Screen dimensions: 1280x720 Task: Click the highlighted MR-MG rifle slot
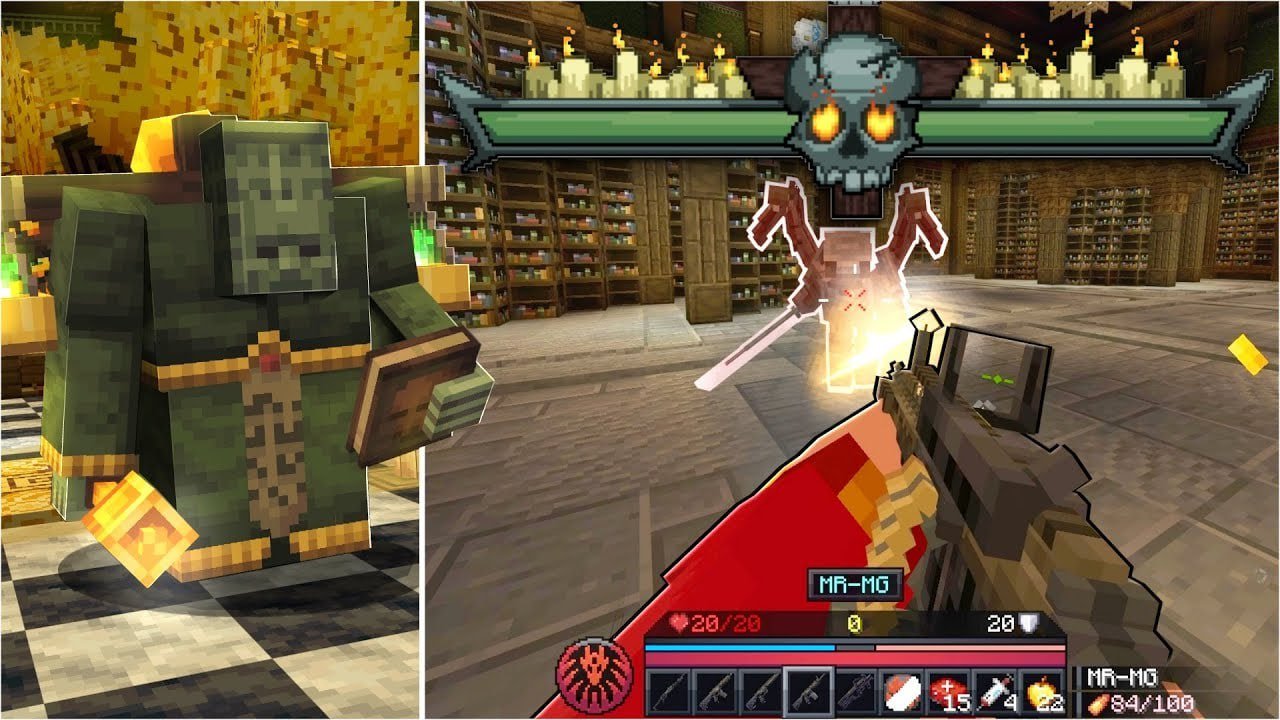[x=808, y=692]
